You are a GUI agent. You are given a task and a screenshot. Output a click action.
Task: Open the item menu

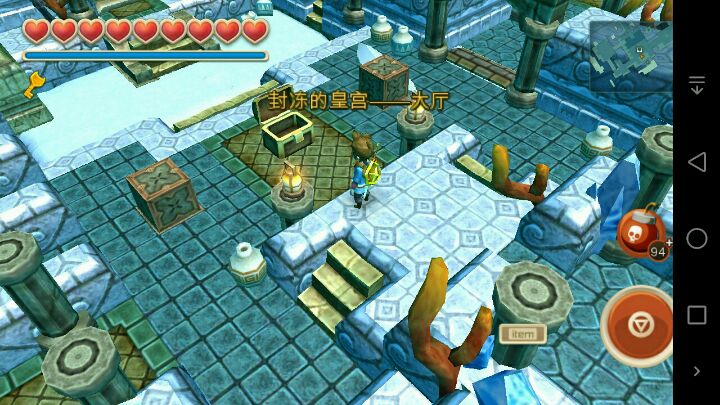[521, 333]
